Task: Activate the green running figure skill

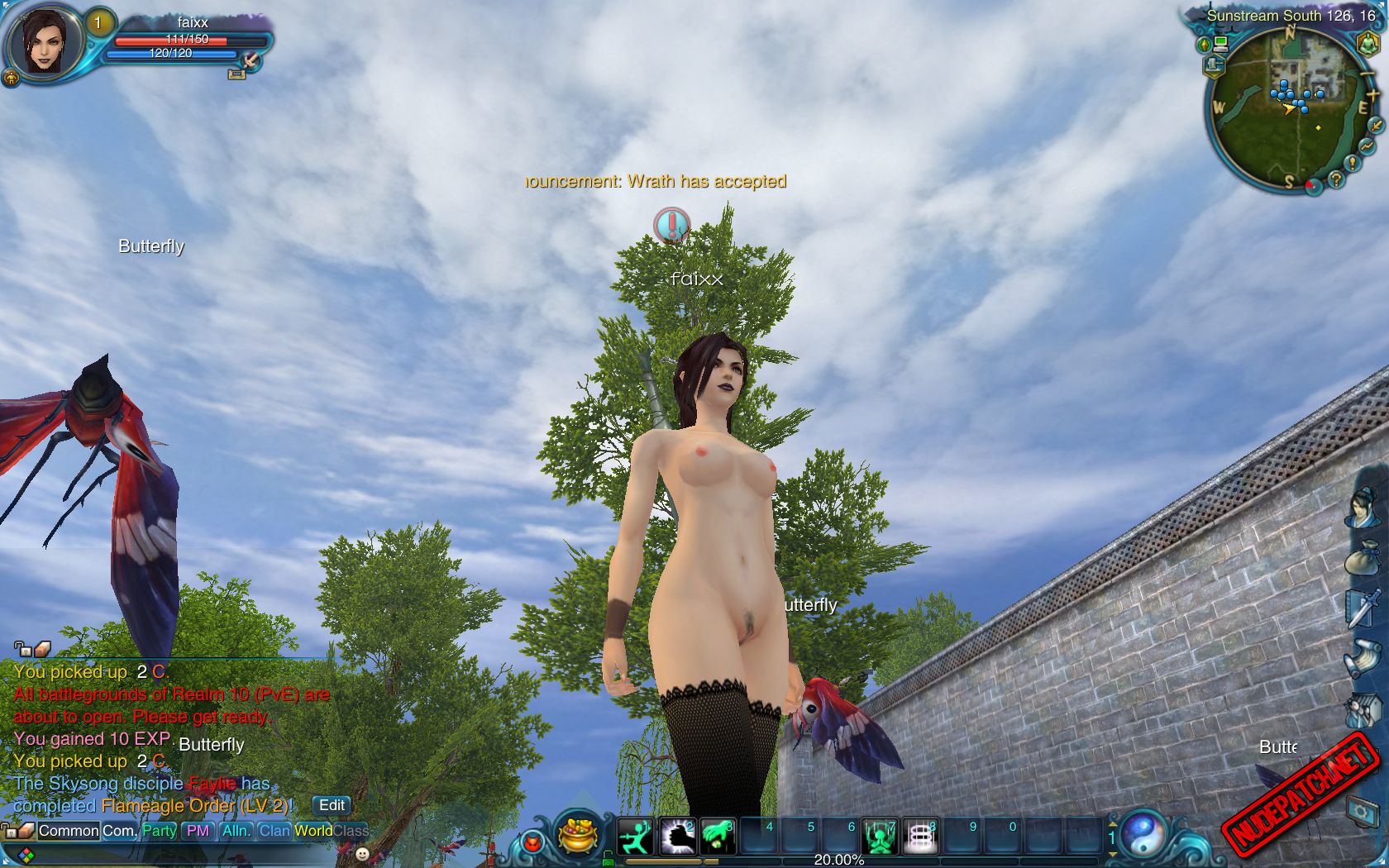Action: [x=636, y=837]
